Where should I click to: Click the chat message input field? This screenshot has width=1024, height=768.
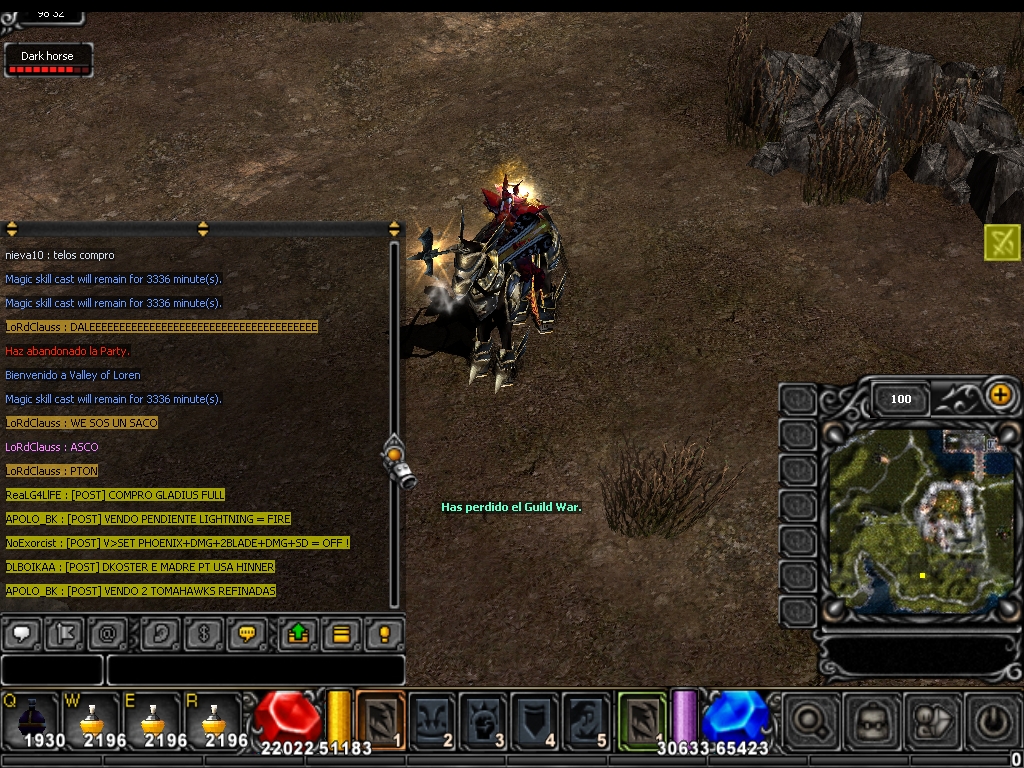(x=255, y=670)
